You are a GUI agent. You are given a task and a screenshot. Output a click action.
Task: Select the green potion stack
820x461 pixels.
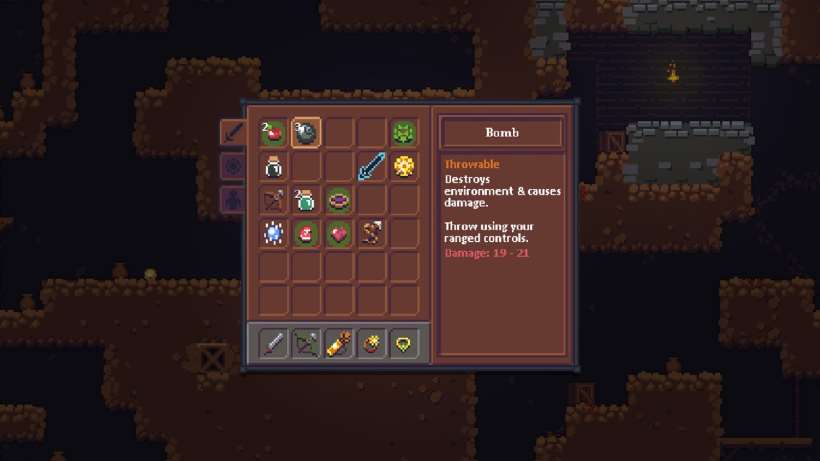coord(306,200)
